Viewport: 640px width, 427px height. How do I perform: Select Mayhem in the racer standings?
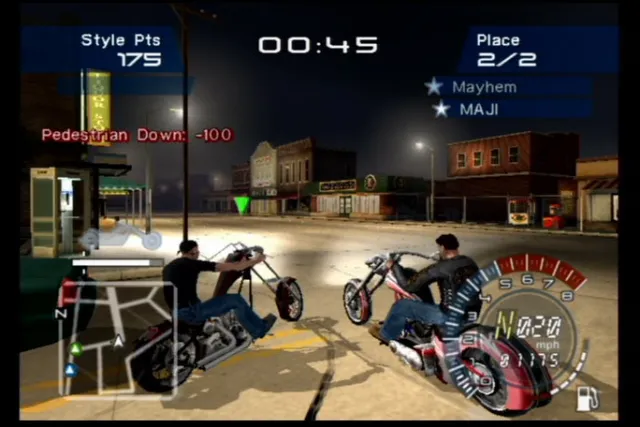484,87
